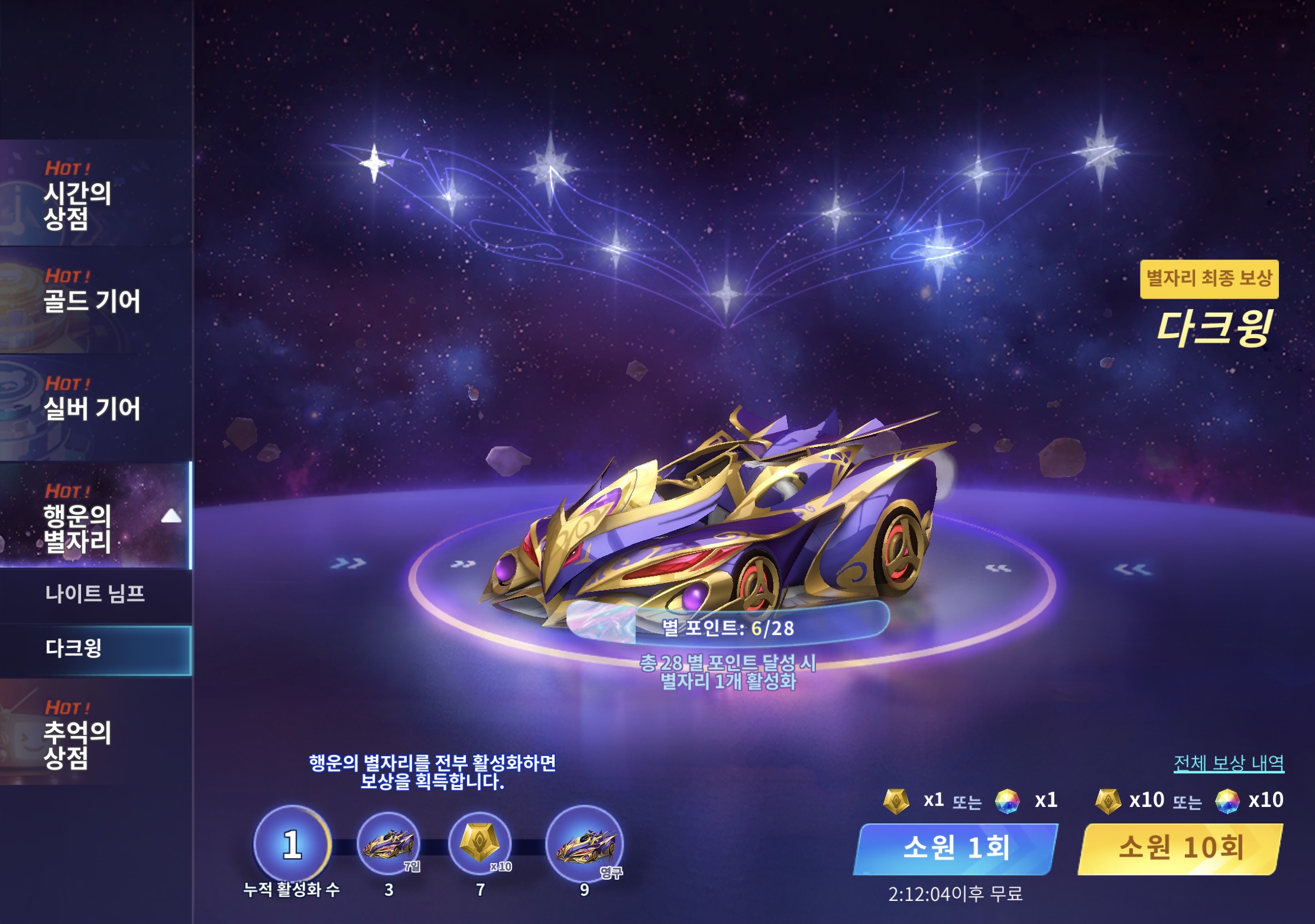Show the 7-day Dark Wing kart reward
Viewport: 1315px width, 924px height.
point(388,844)
